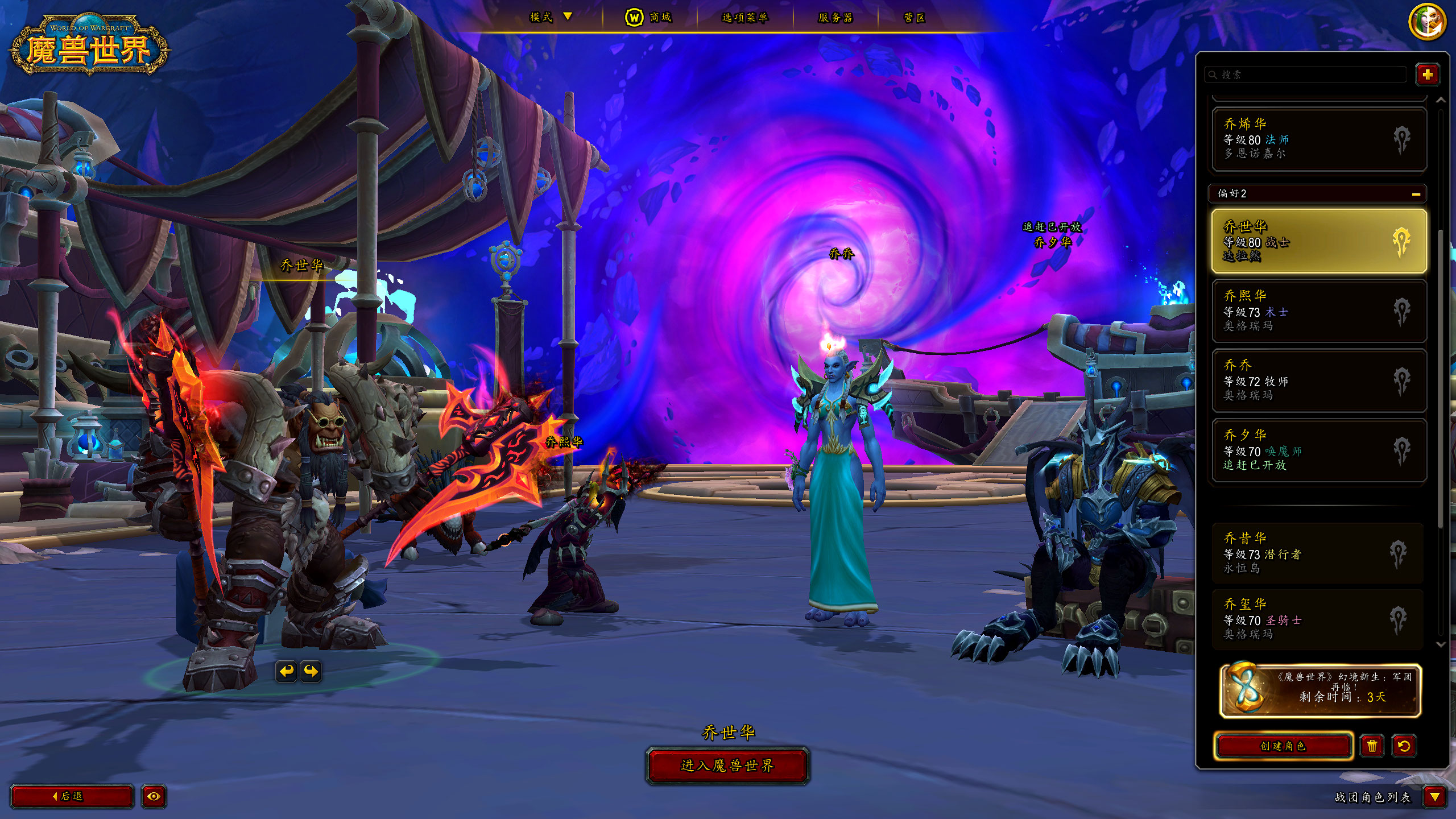Open the 商城 shop

tap(649, 18)
